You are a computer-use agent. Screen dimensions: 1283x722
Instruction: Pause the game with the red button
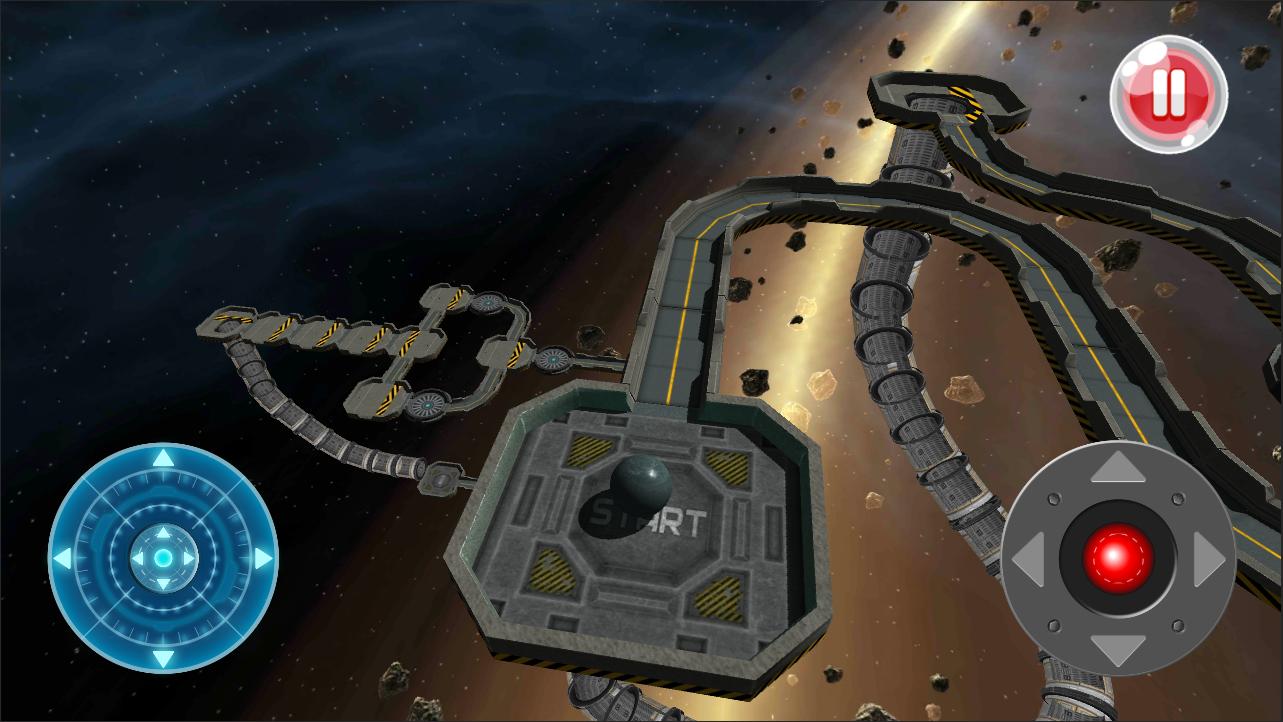click(x=1168, y=93)
